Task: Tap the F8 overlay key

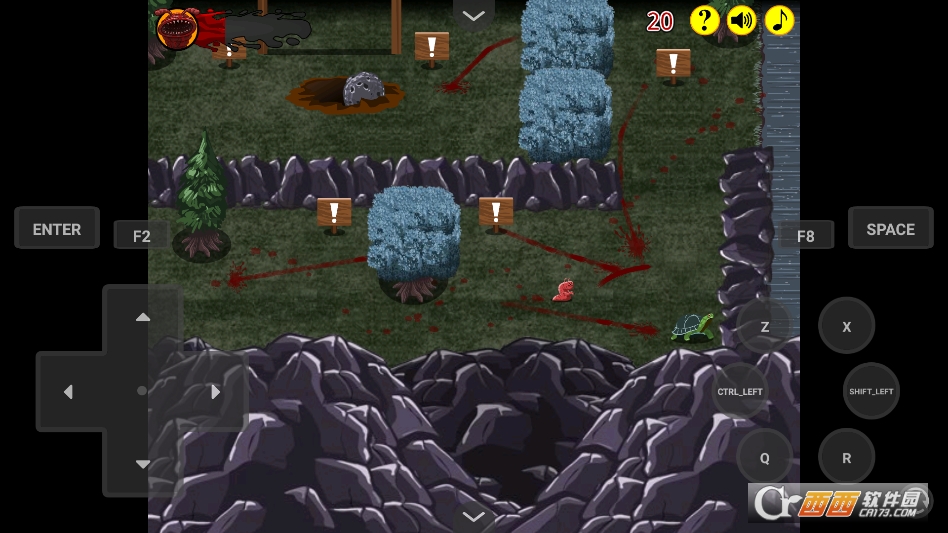Action: (805, 236)
